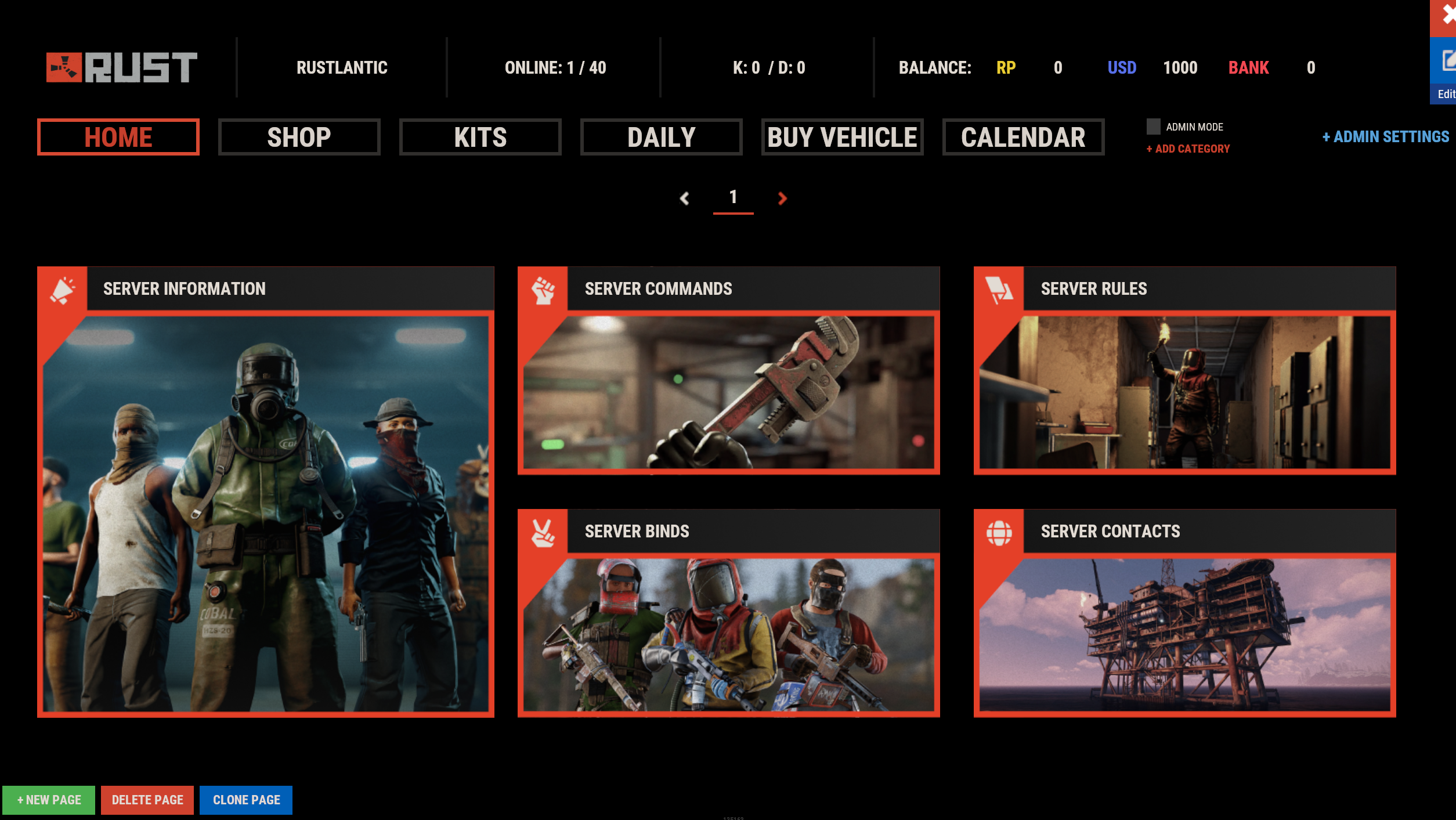The image size is (1456, 820).
Task: Open the Server Binds panel
Action: pyautogui.click(x=728, y=613)
